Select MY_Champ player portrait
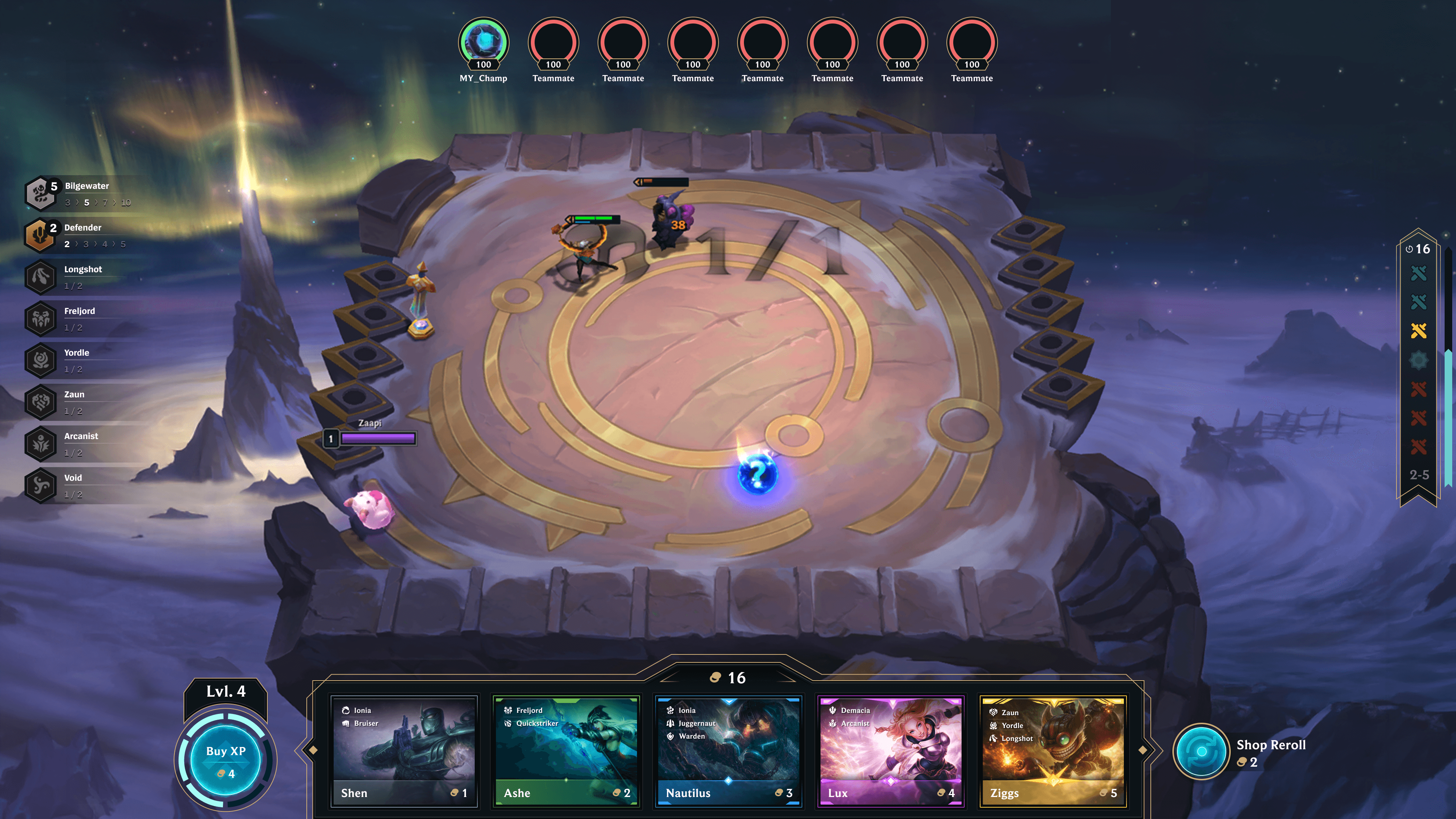1456x819 pixels. pyautogui.click(x=483, y=43)
